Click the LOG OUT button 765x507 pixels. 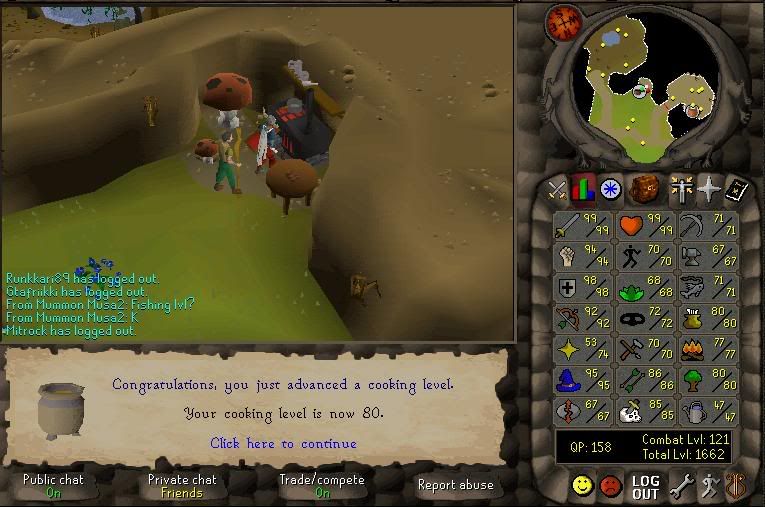tap(646, 487)
